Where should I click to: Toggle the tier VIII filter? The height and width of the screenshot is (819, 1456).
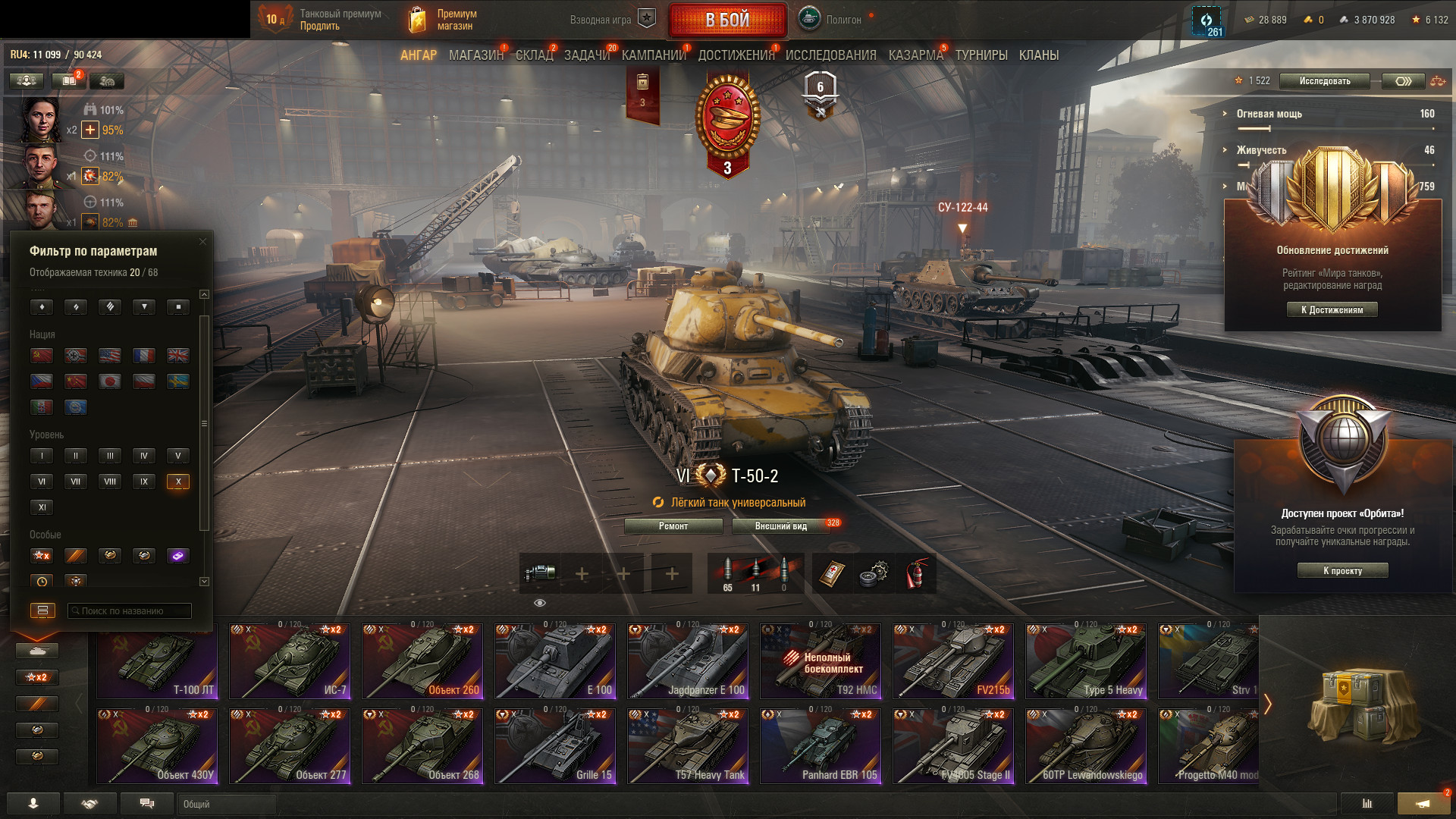110,482
